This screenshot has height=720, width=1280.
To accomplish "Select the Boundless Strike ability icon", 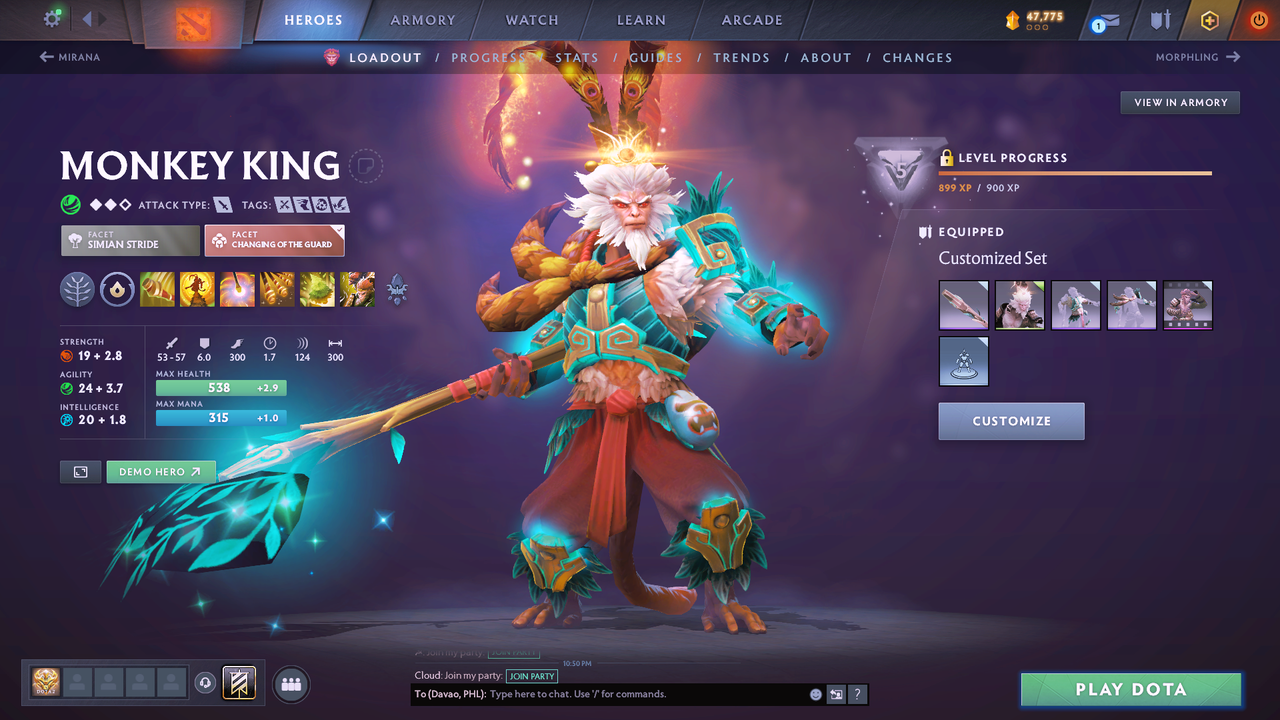I will pyautogui.click(x=157, y=289).
